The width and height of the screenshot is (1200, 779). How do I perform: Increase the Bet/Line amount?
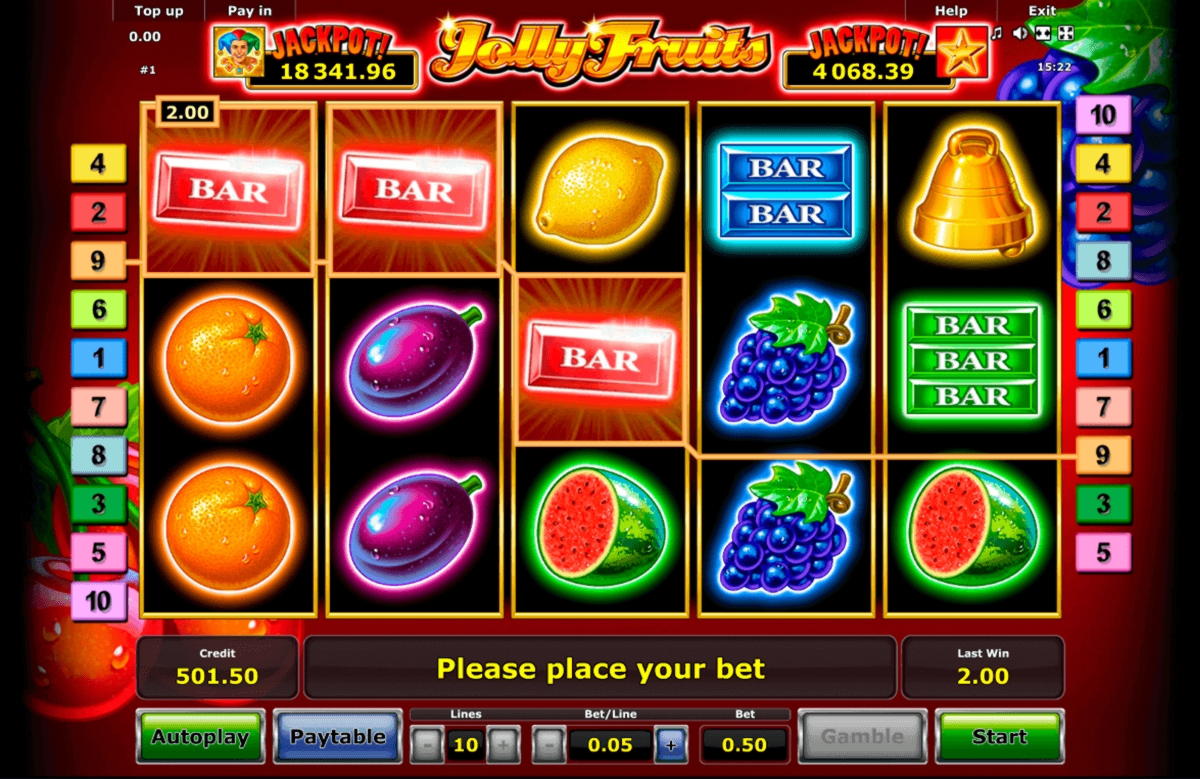(x=670, y=744)
